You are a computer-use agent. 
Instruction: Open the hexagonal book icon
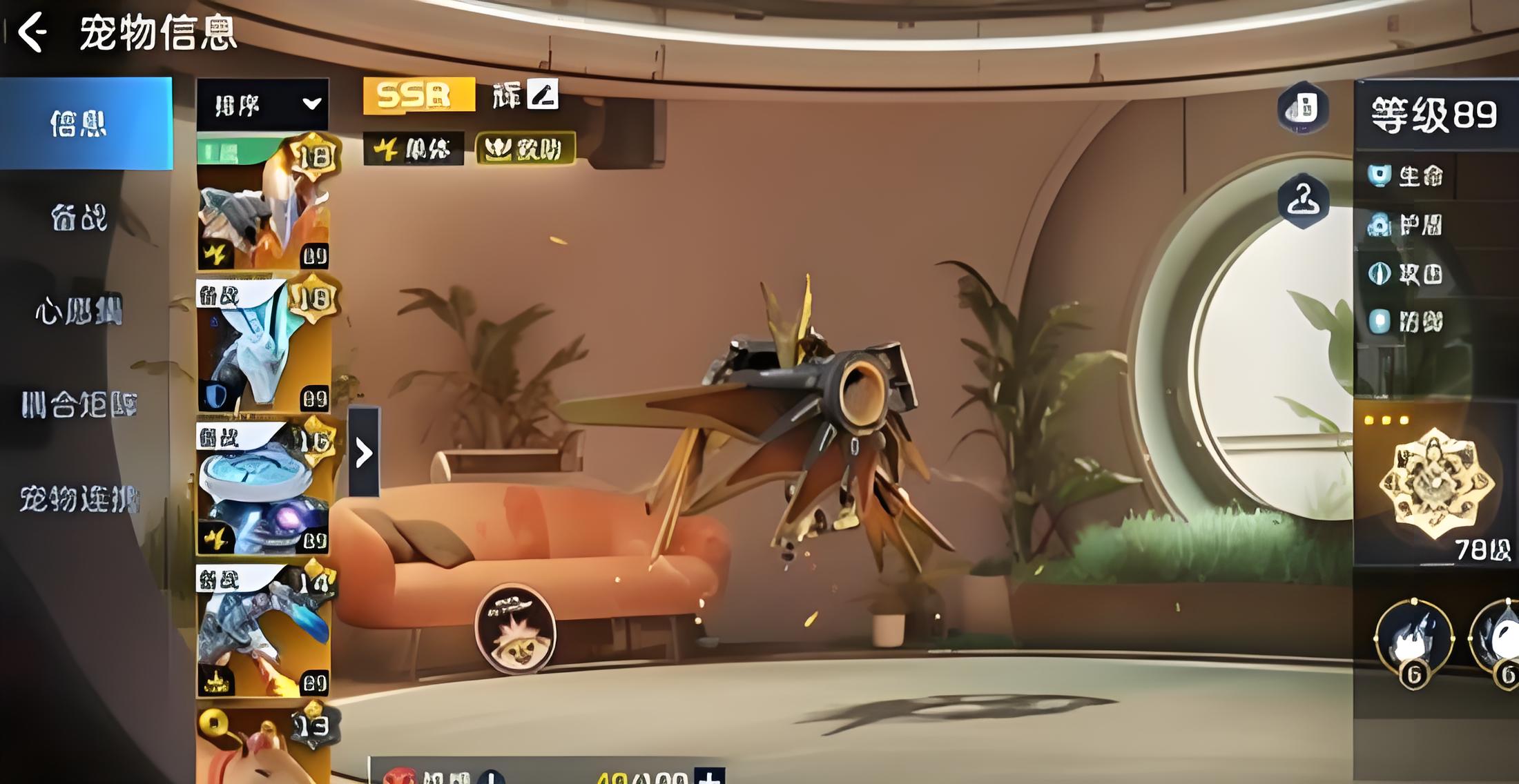(x=1303, y=108)
